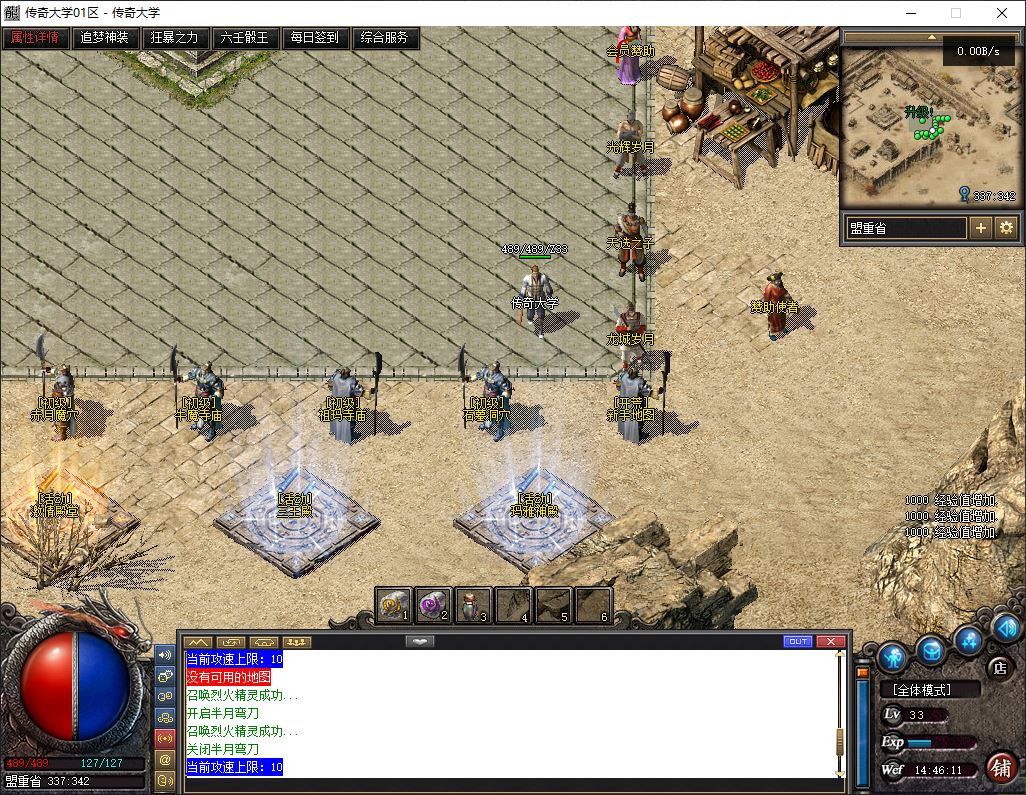The height and width of the screenshot is (795, 1026).
Task: Open the skills icon with sparkles
Action: pyautogui.click(x=967, y=639)
